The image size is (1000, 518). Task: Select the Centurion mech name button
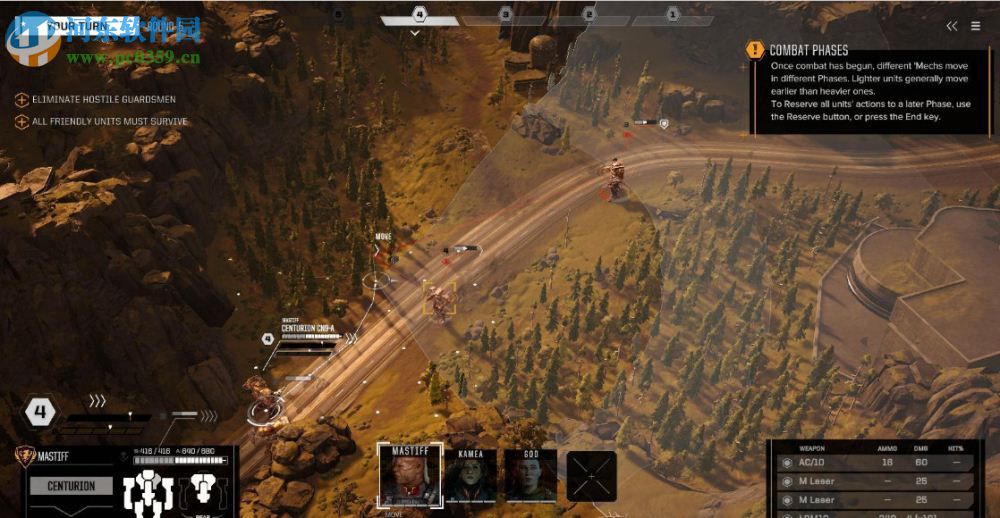(x=70, y=486)
